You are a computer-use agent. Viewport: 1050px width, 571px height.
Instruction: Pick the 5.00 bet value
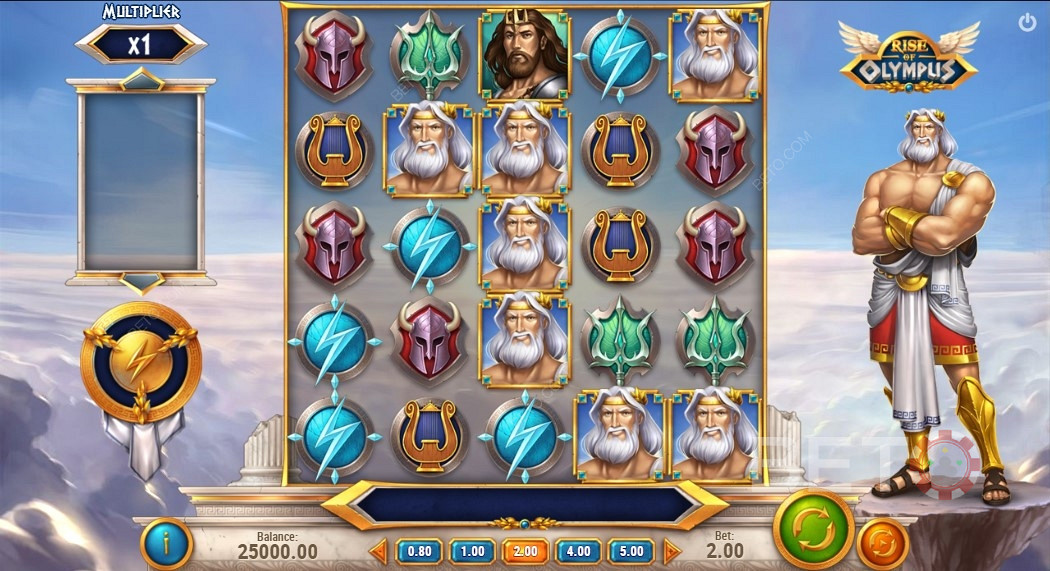[630, 551]
